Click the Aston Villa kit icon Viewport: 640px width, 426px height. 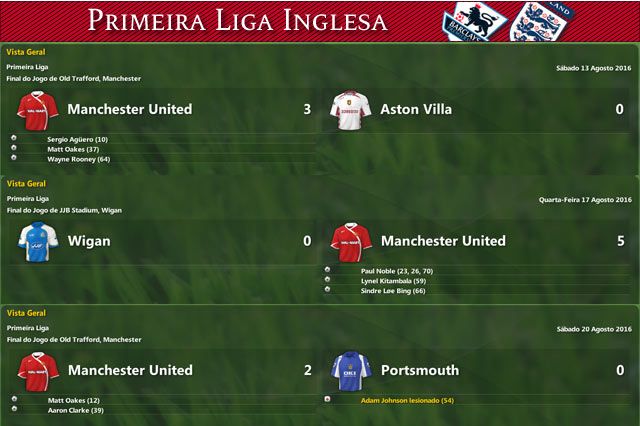(351, 109)
